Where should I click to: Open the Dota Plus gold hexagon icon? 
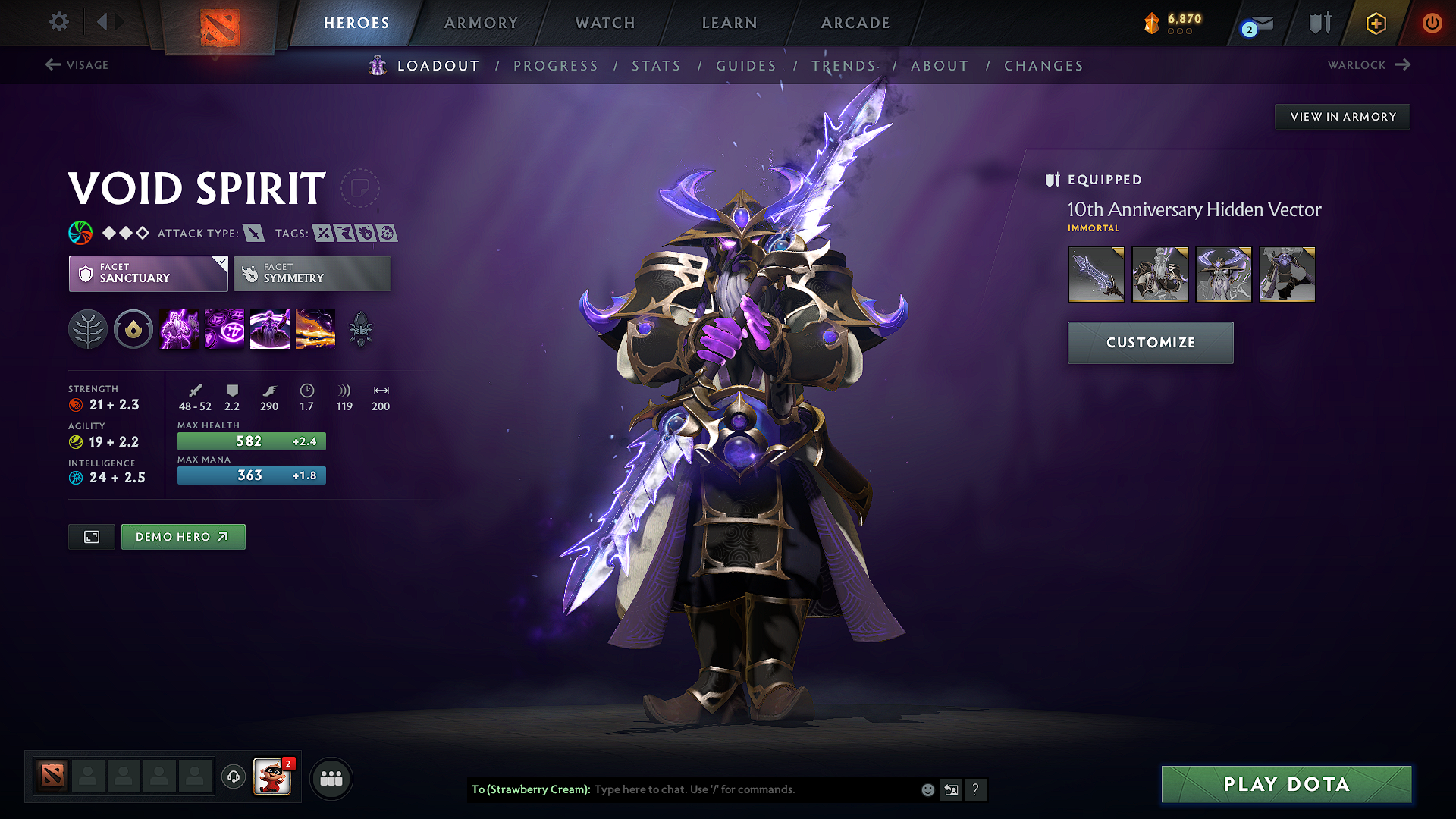(1375, 23)
